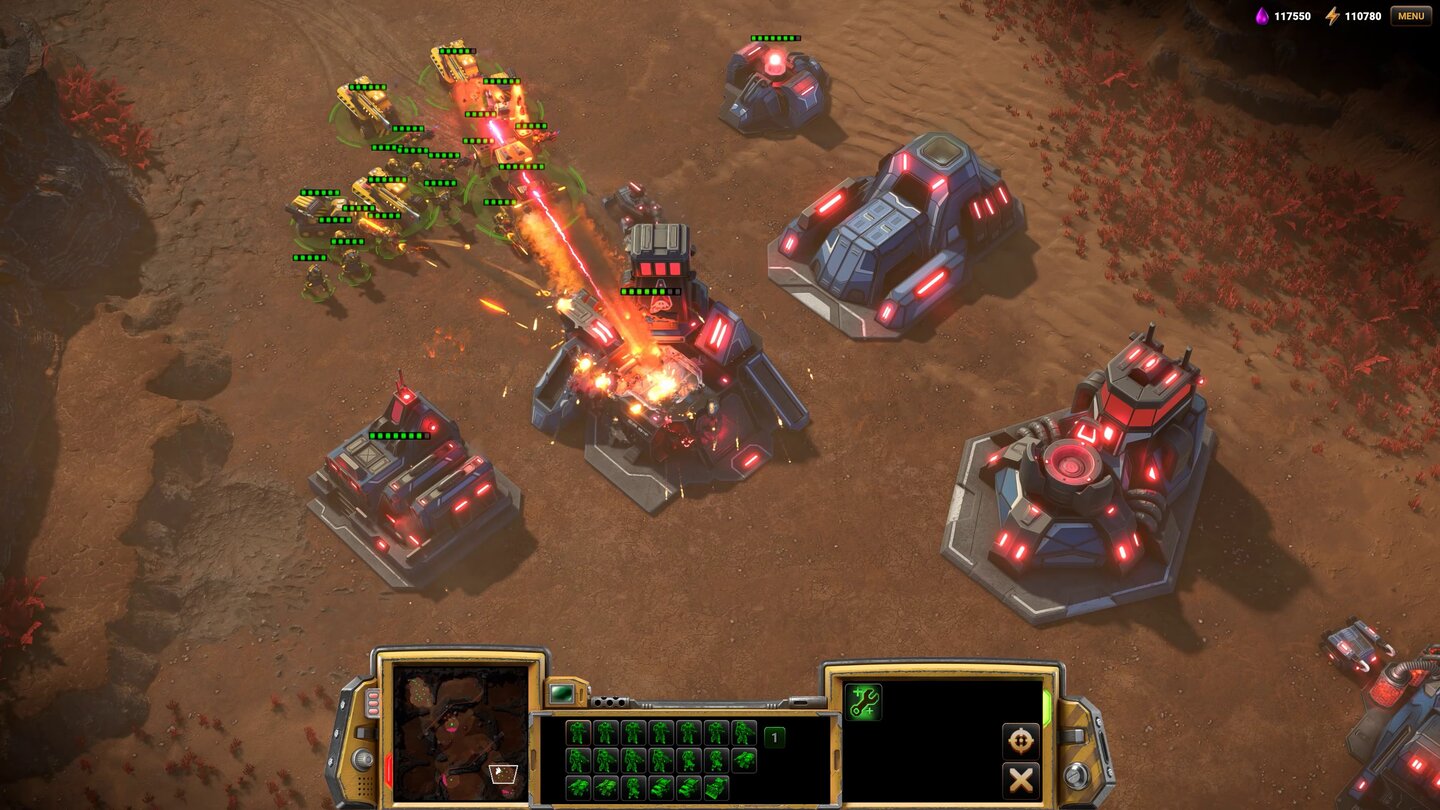
Task: Select the last vehicle portrait in the unit list
Action: (x=717, y=789)
